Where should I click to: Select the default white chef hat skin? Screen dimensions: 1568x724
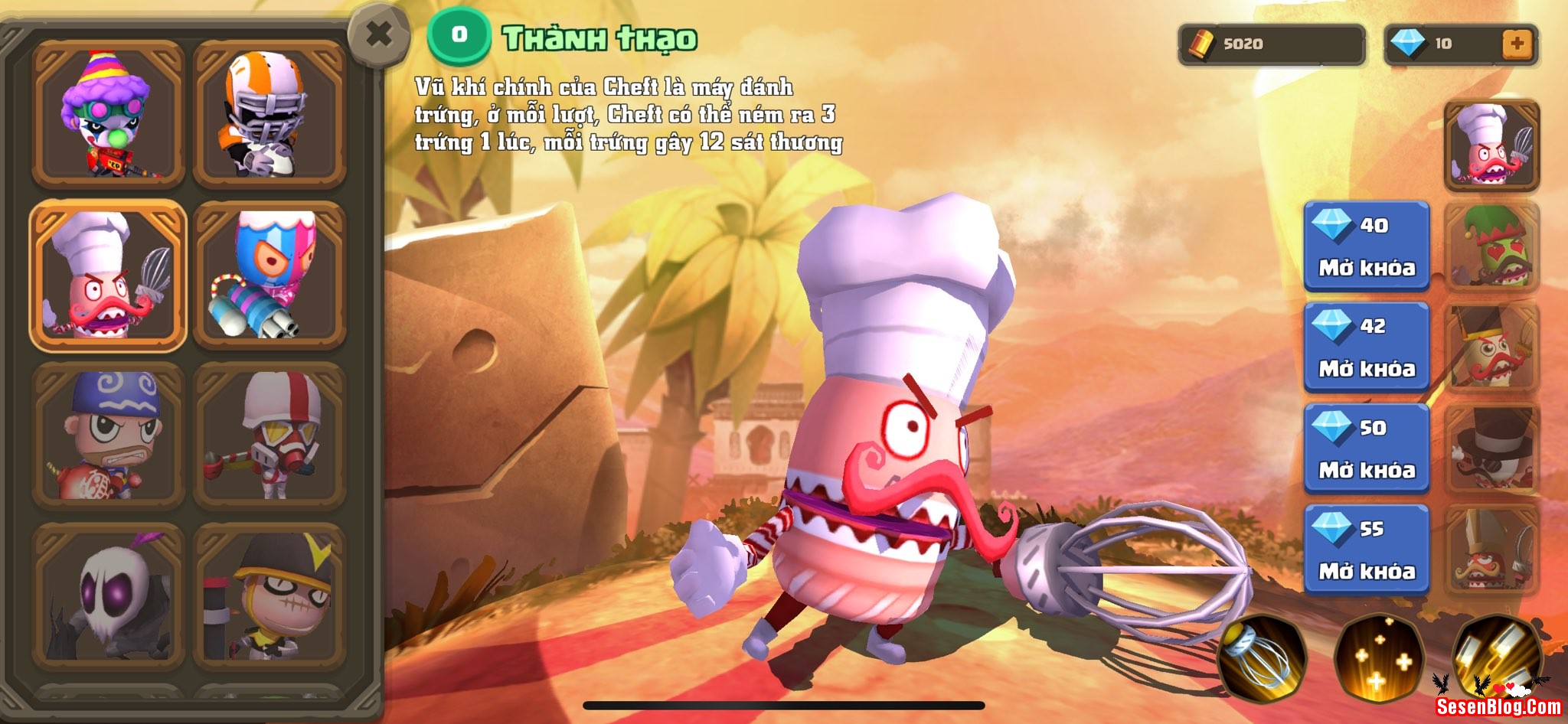coord(1491,145)
